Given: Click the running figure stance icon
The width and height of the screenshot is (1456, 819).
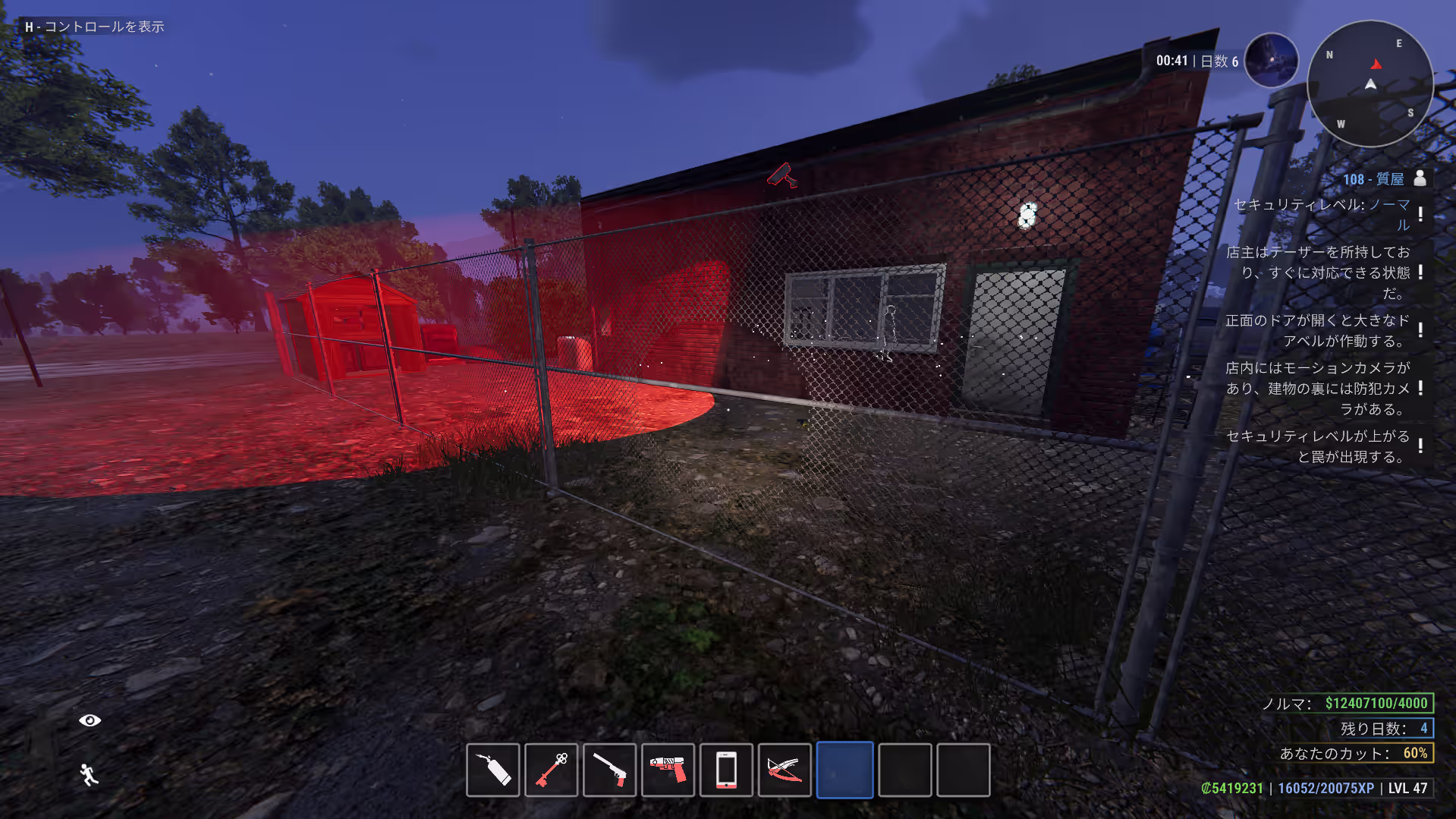Looking at the screenshot, I should [90, 775].
